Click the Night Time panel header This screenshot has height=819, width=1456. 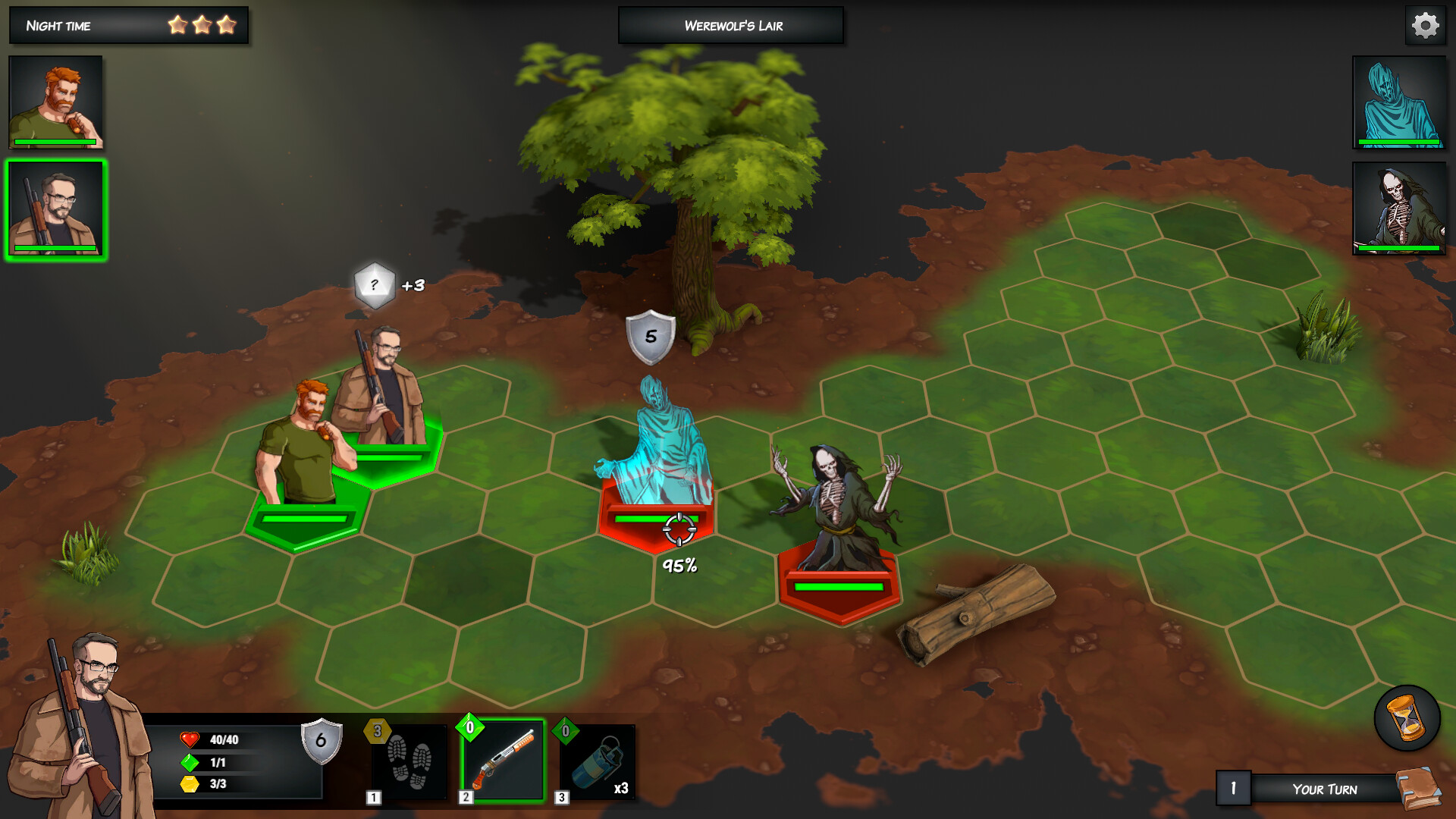pos(61,25)
